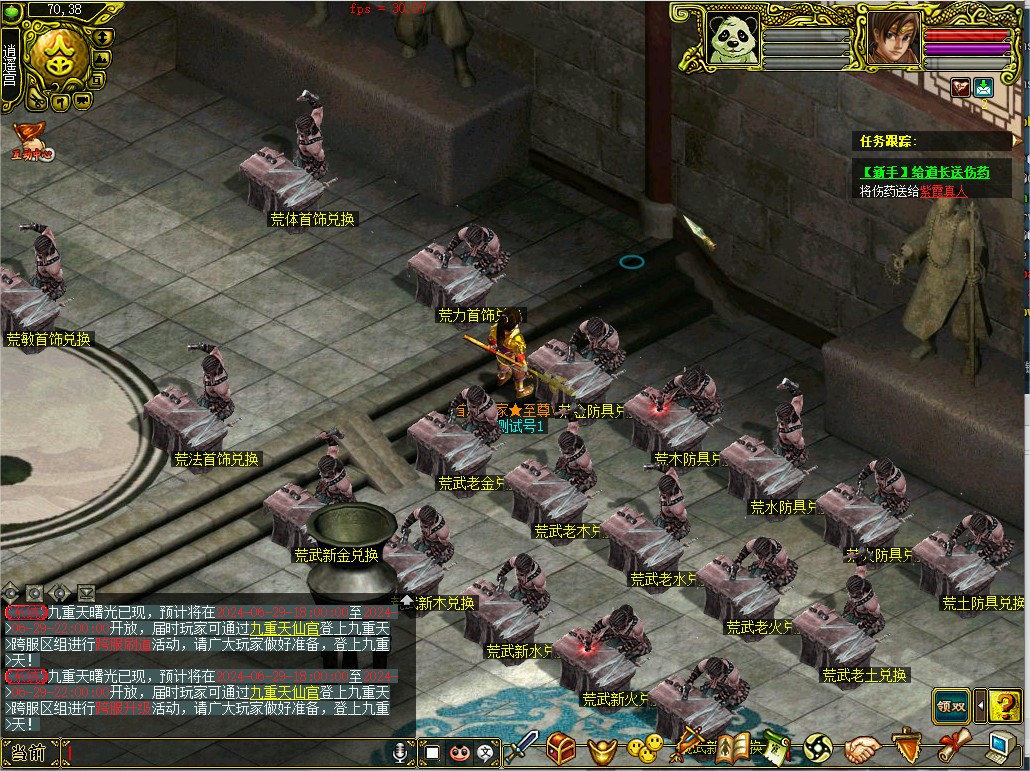The height and width of the screenshot is (771, 1030).
Task: Click the camera icon under the minimap
Action: tap(82, 100)
